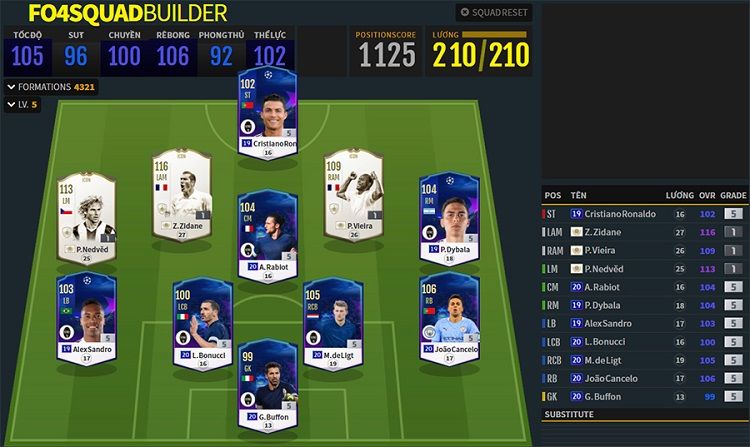Viewport: 750px width, 447px height.
Task: Reset the squad with Squad Reset
Action: click(494, 13)
